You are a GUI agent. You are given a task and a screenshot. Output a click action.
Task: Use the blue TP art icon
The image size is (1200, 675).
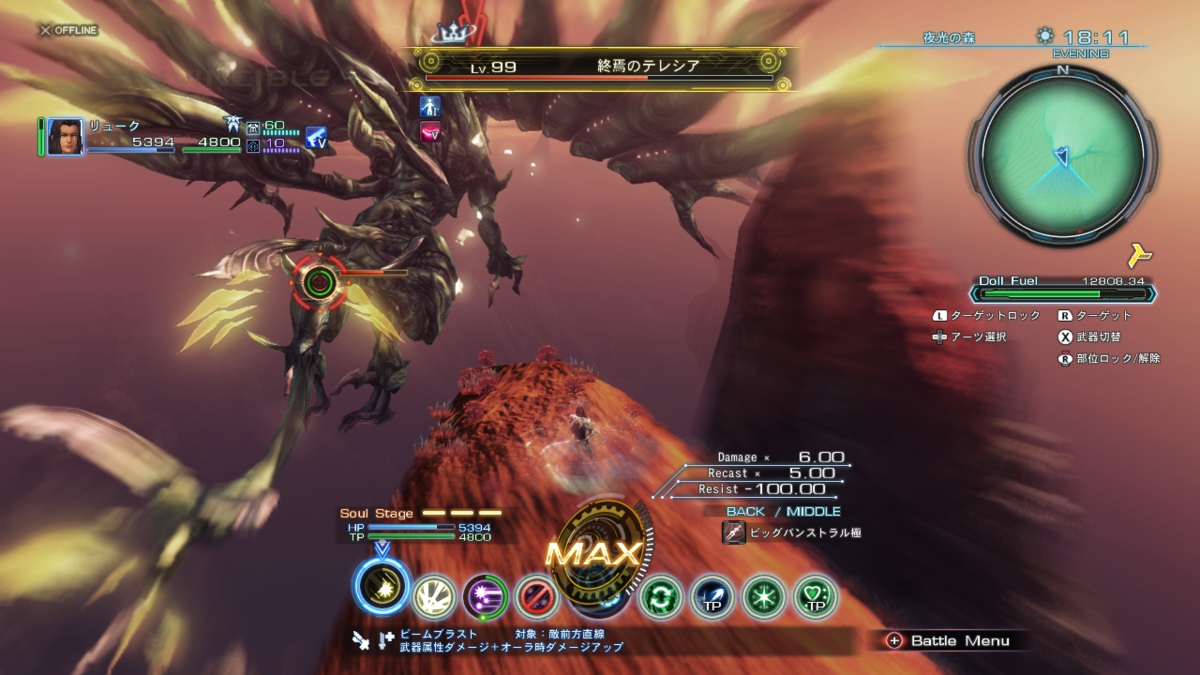click(711, 597)
